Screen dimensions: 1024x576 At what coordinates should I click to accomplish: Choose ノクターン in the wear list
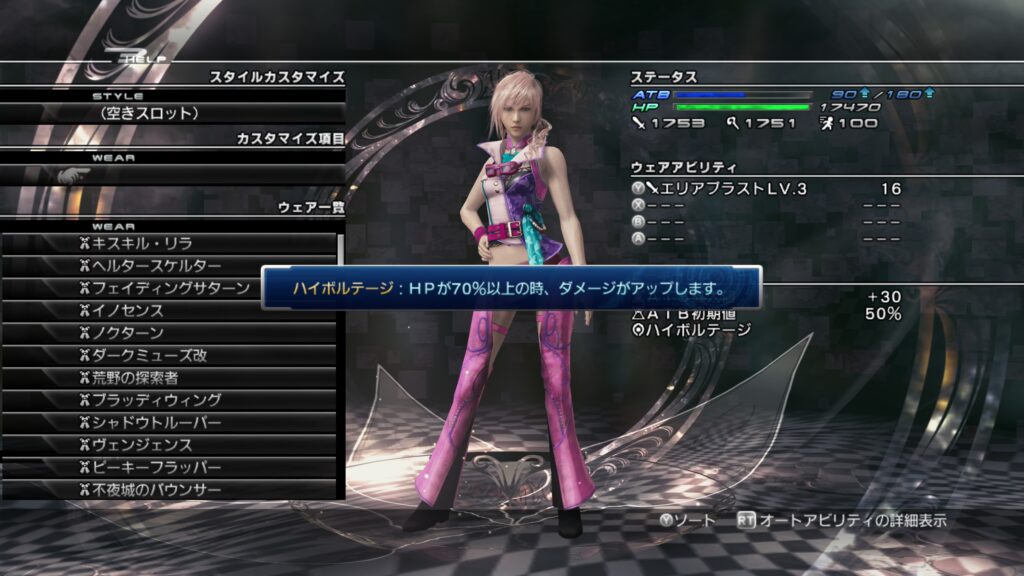click(170, 333)
